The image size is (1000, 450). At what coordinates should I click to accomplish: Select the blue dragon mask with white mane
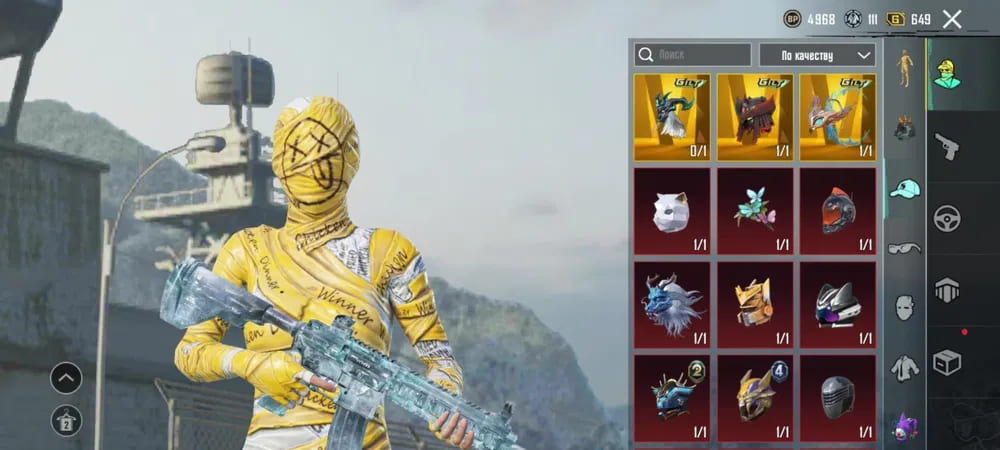click(672, 305)
